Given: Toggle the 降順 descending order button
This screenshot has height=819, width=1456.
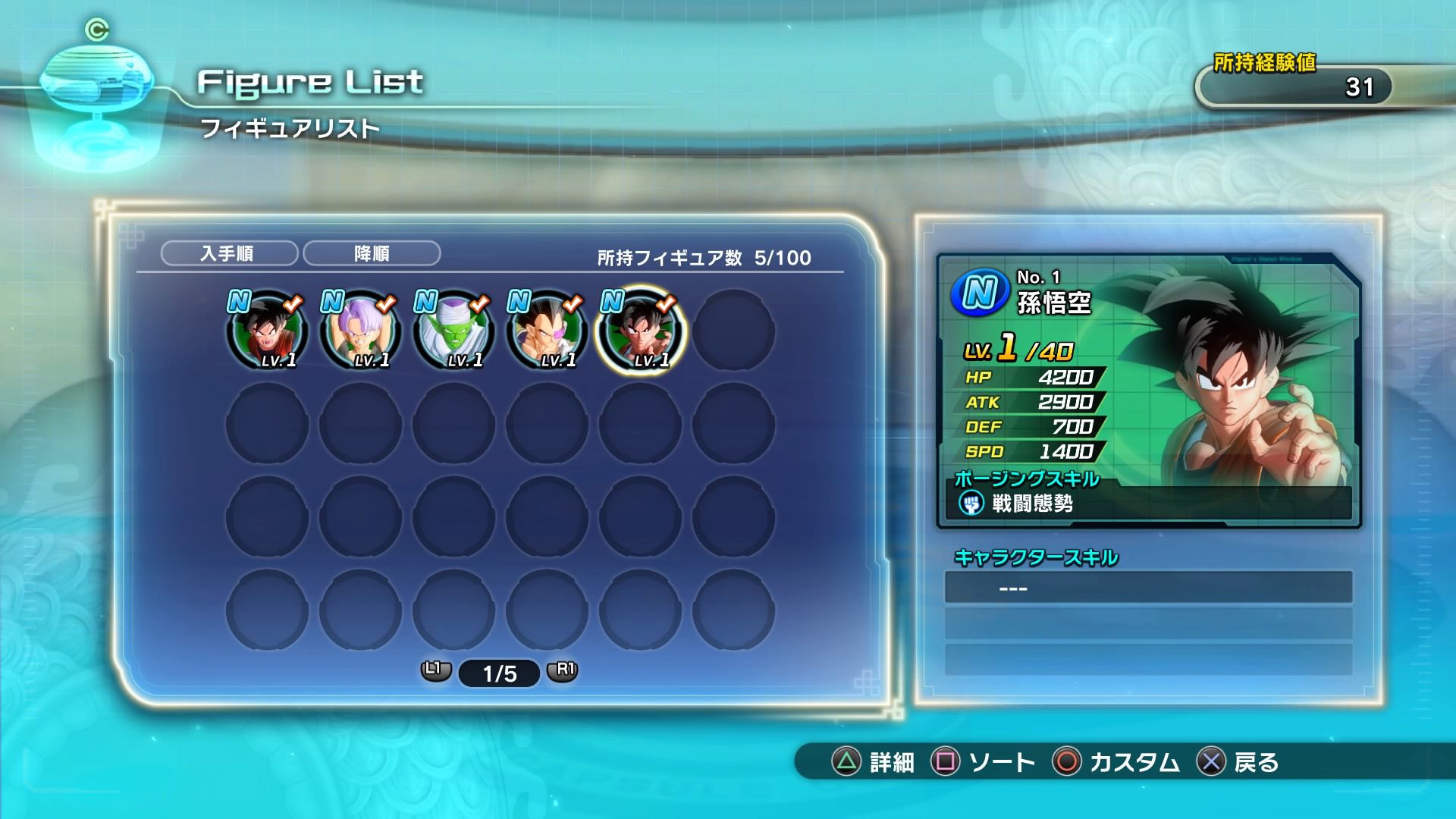Looking at the screenshot, I should coord(372,253).
